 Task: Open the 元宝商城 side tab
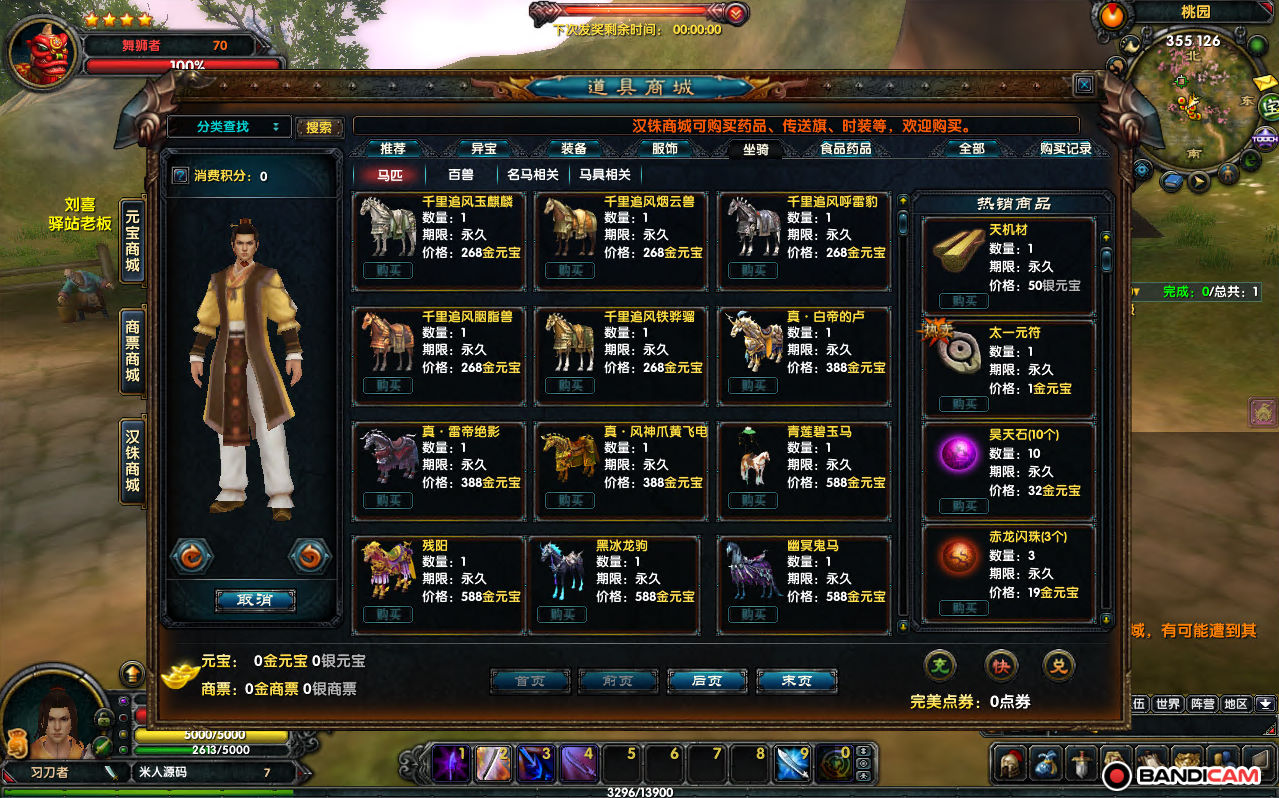[x=132, y=242]
